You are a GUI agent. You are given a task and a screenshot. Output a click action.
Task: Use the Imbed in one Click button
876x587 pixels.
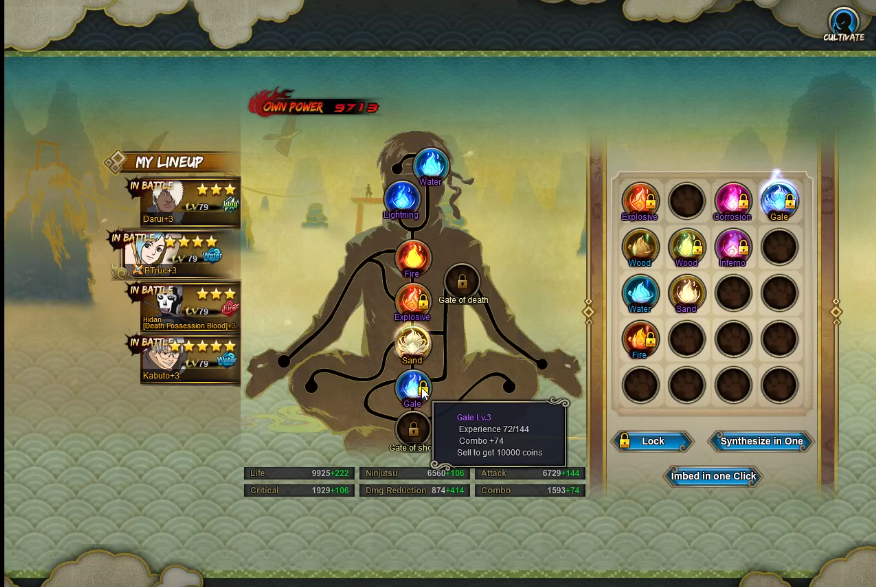(713, 476)
